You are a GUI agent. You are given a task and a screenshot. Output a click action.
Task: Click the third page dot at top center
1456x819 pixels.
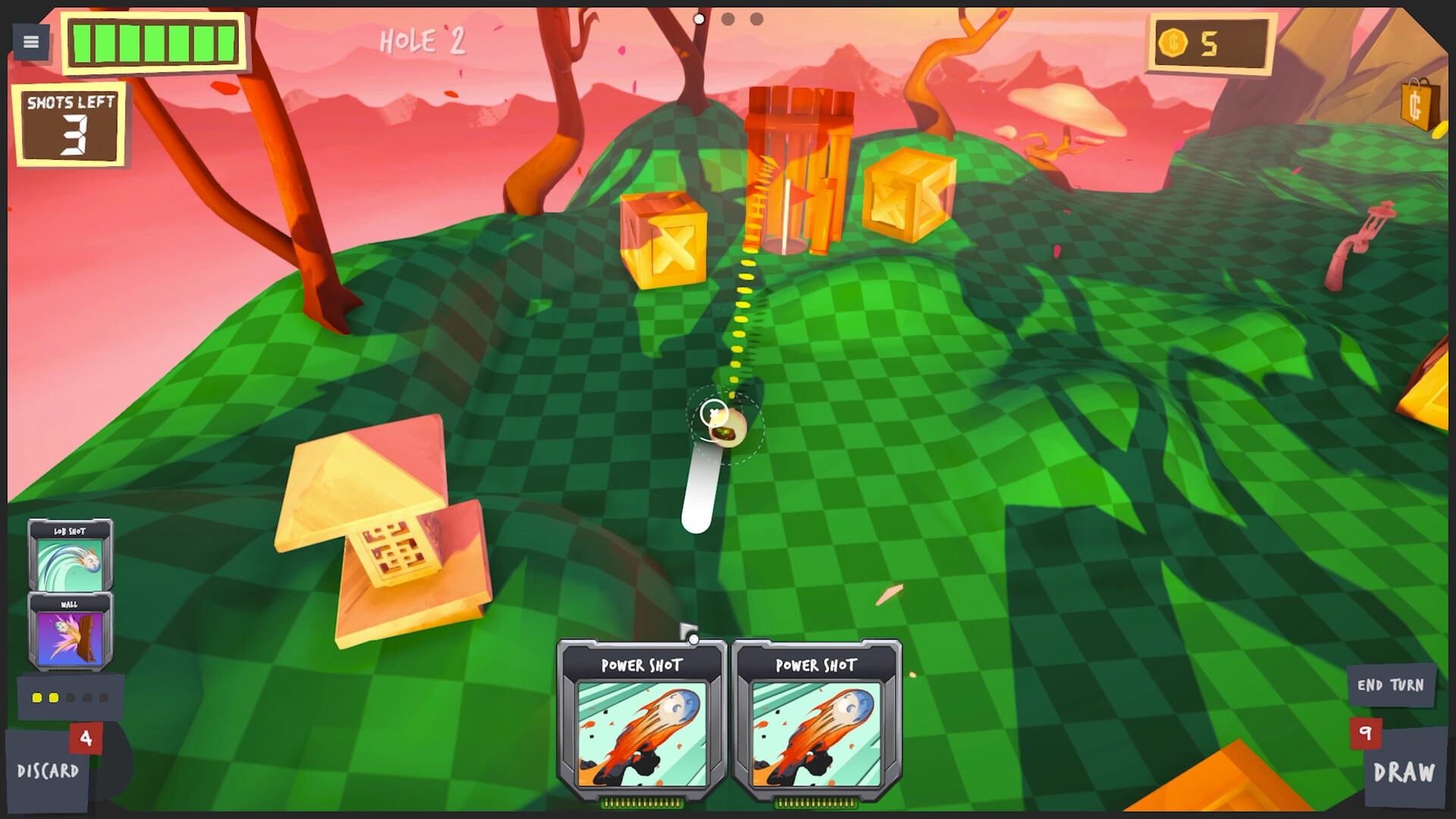[755, 18]
